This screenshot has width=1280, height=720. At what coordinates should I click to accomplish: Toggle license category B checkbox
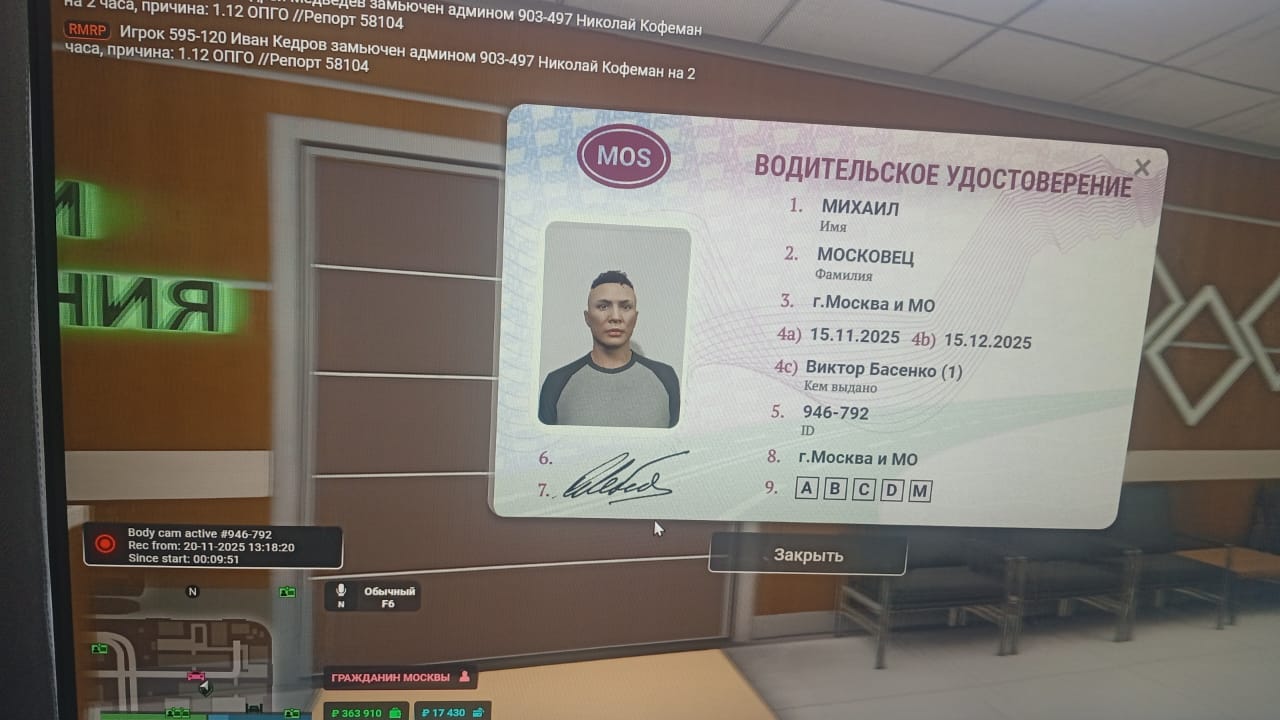pyautogui.click(x=833, y=490)
